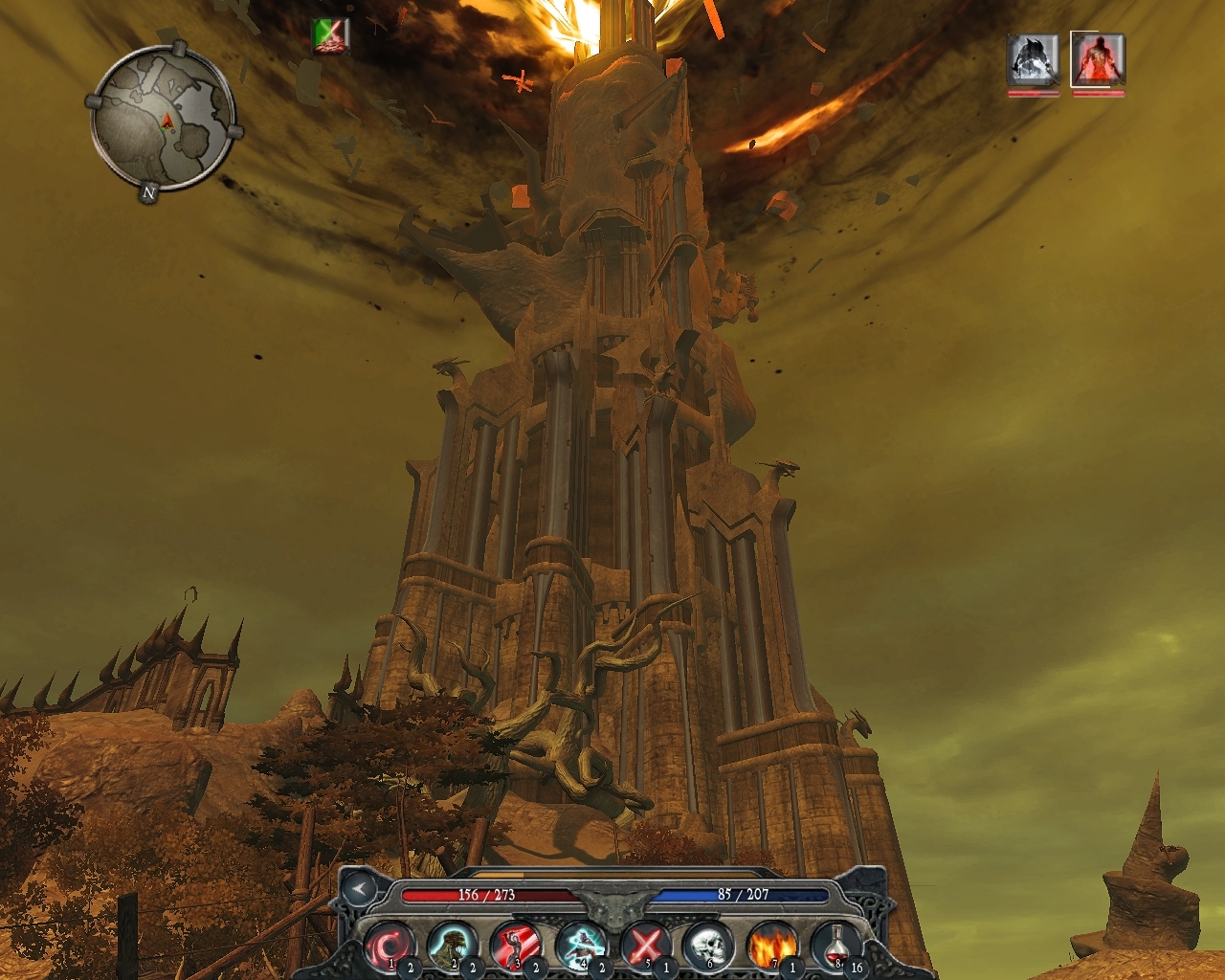Use the summon creature skill in slot 2

tap(452, 946)
